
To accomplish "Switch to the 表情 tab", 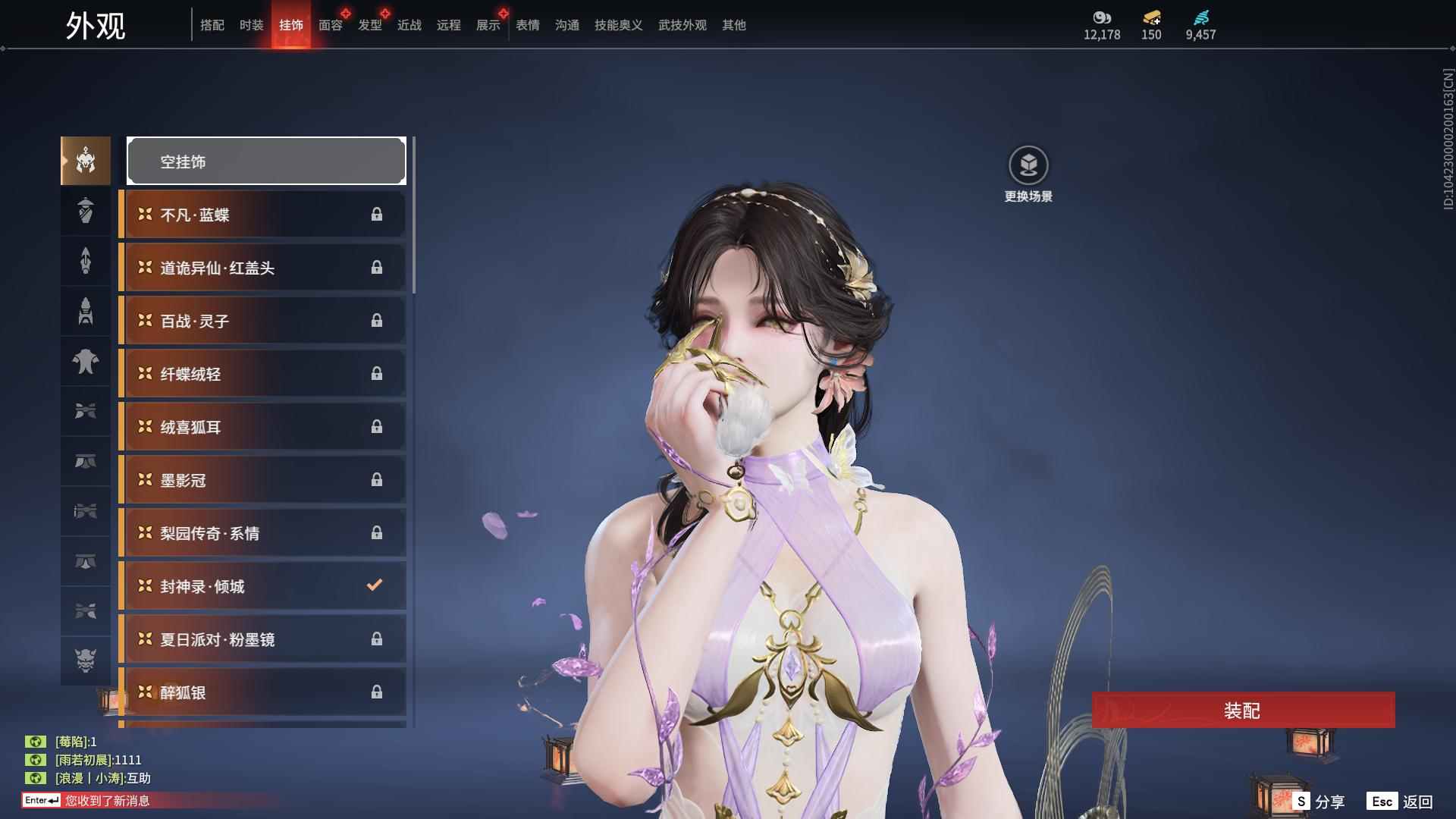I will [527, 25].
